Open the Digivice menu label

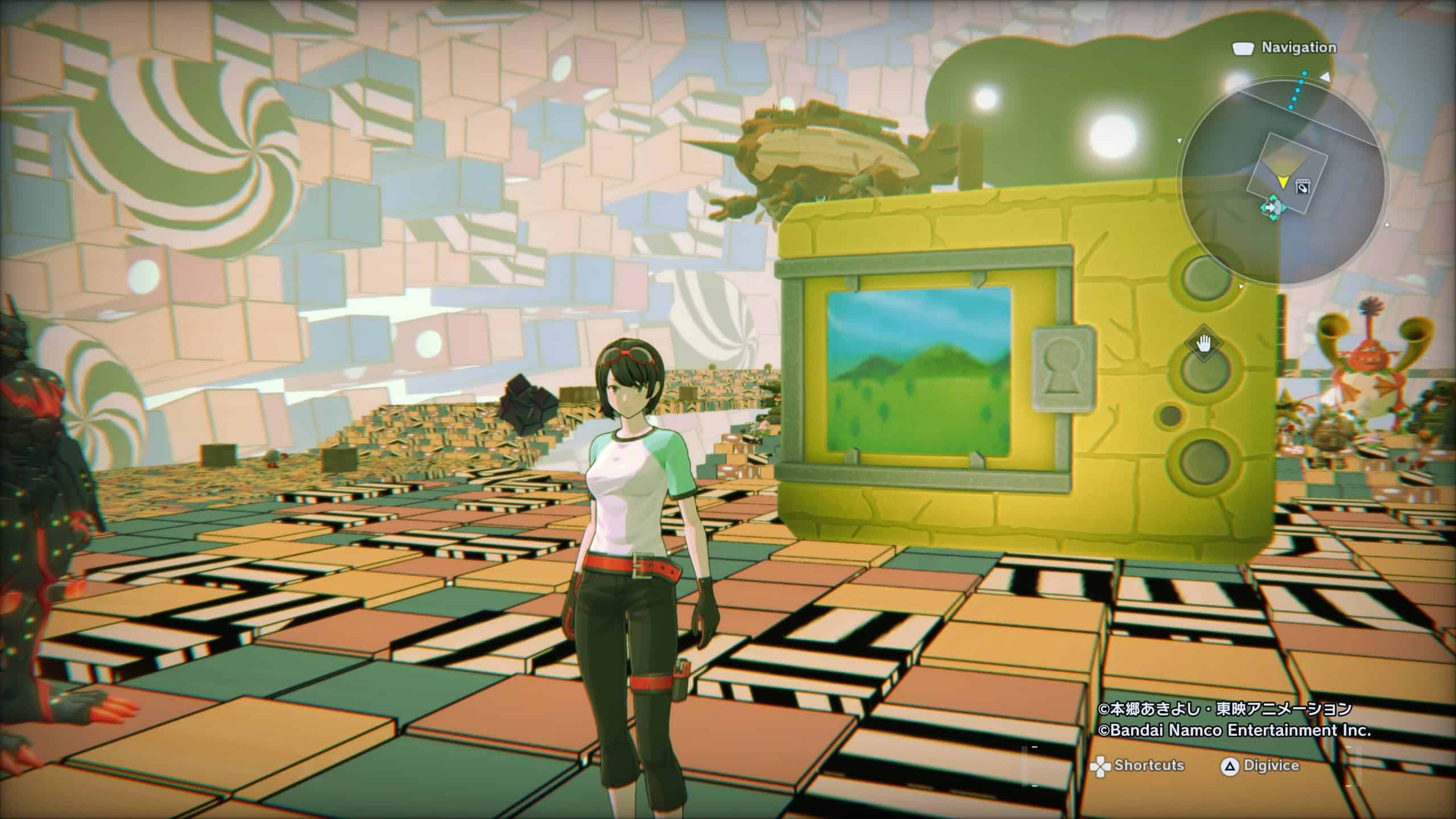coord(1271,766)
